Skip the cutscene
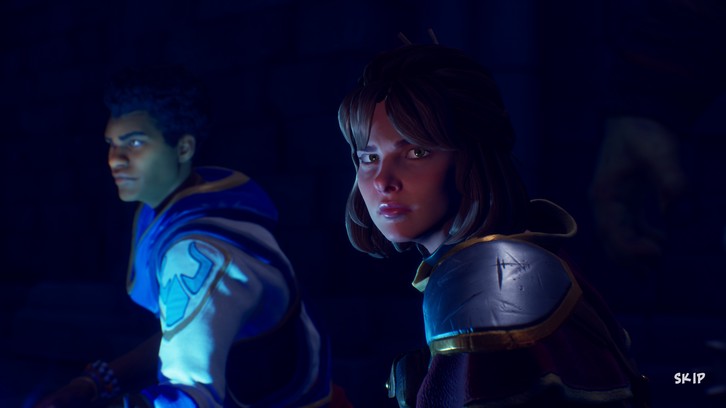 coord(689,378)
